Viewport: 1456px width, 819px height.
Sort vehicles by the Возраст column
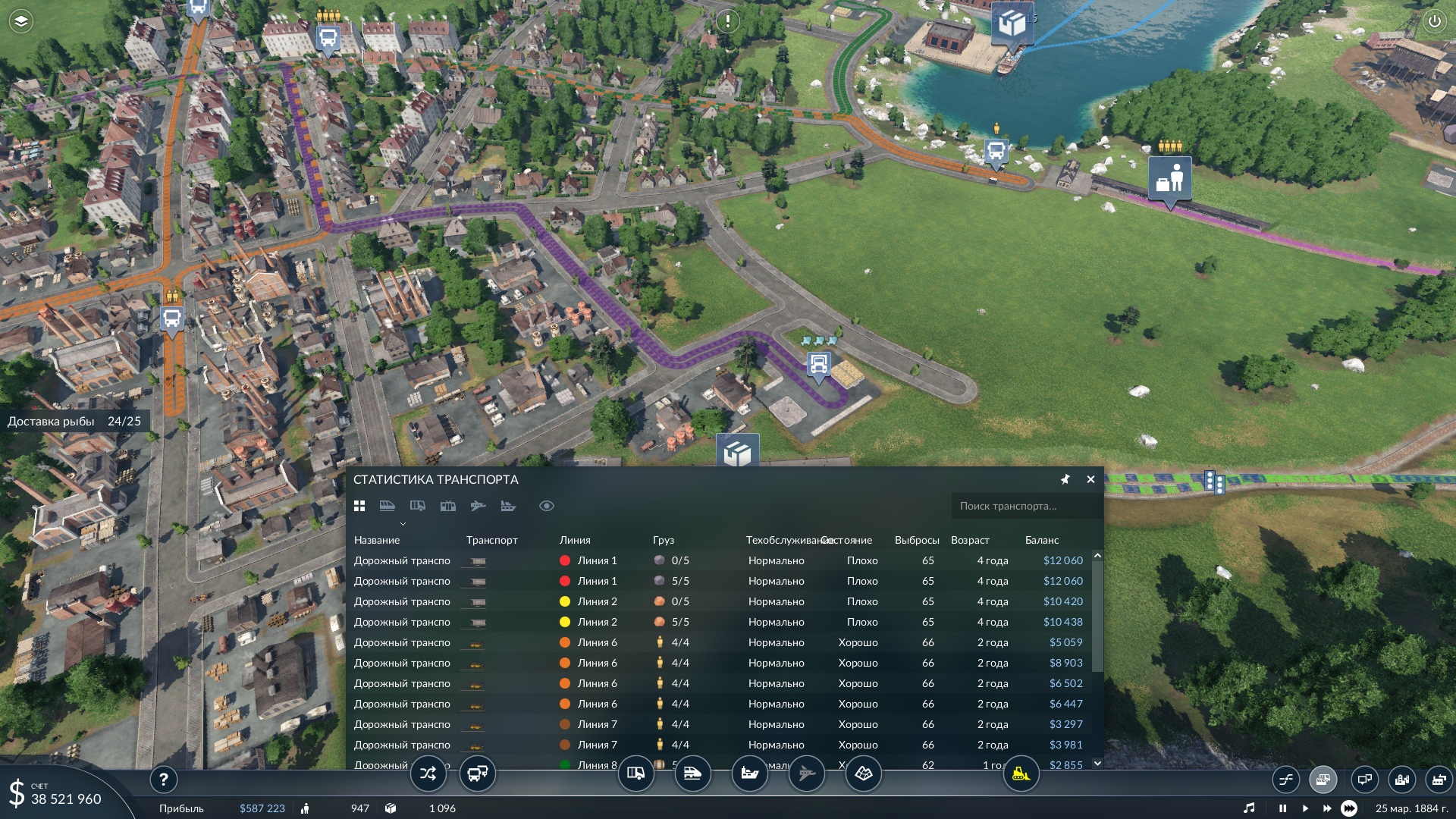click(x=970, y=540)
